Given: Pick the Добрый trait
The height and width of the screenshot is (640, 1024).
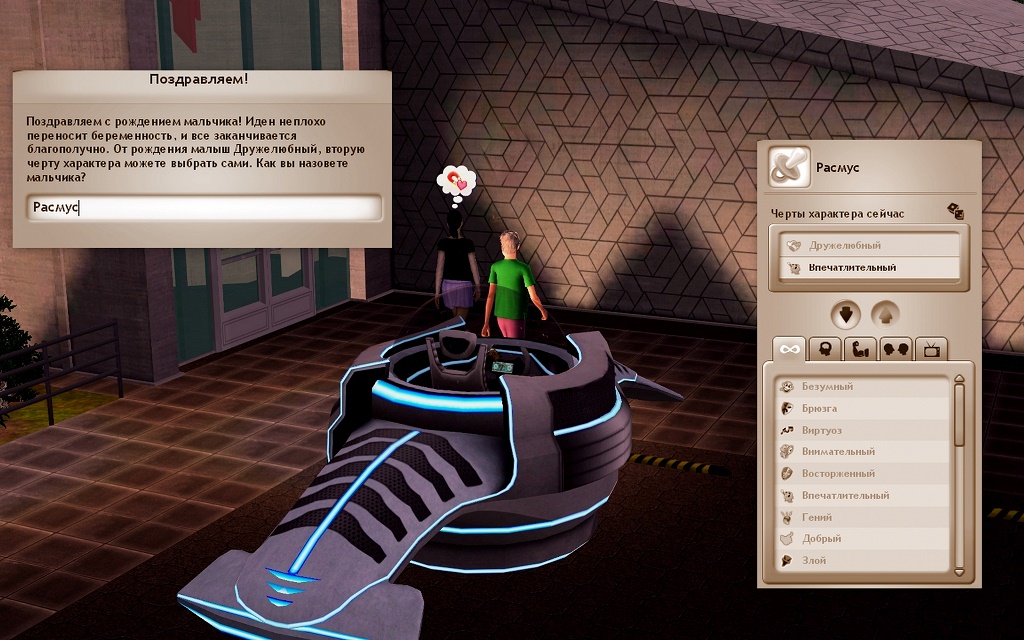Looking at the screenshot, I should [860, 539].
